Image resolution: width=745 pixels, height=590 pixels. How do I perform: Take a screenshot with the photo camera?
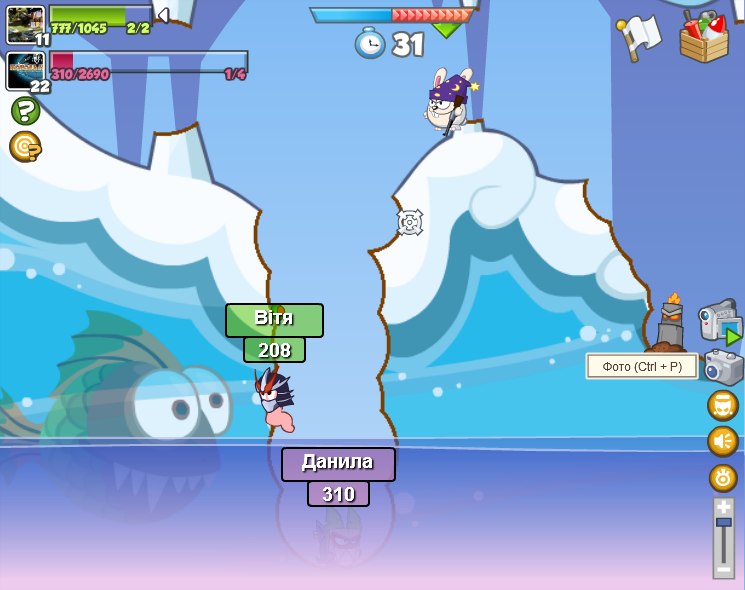click(x=723, y=367)
